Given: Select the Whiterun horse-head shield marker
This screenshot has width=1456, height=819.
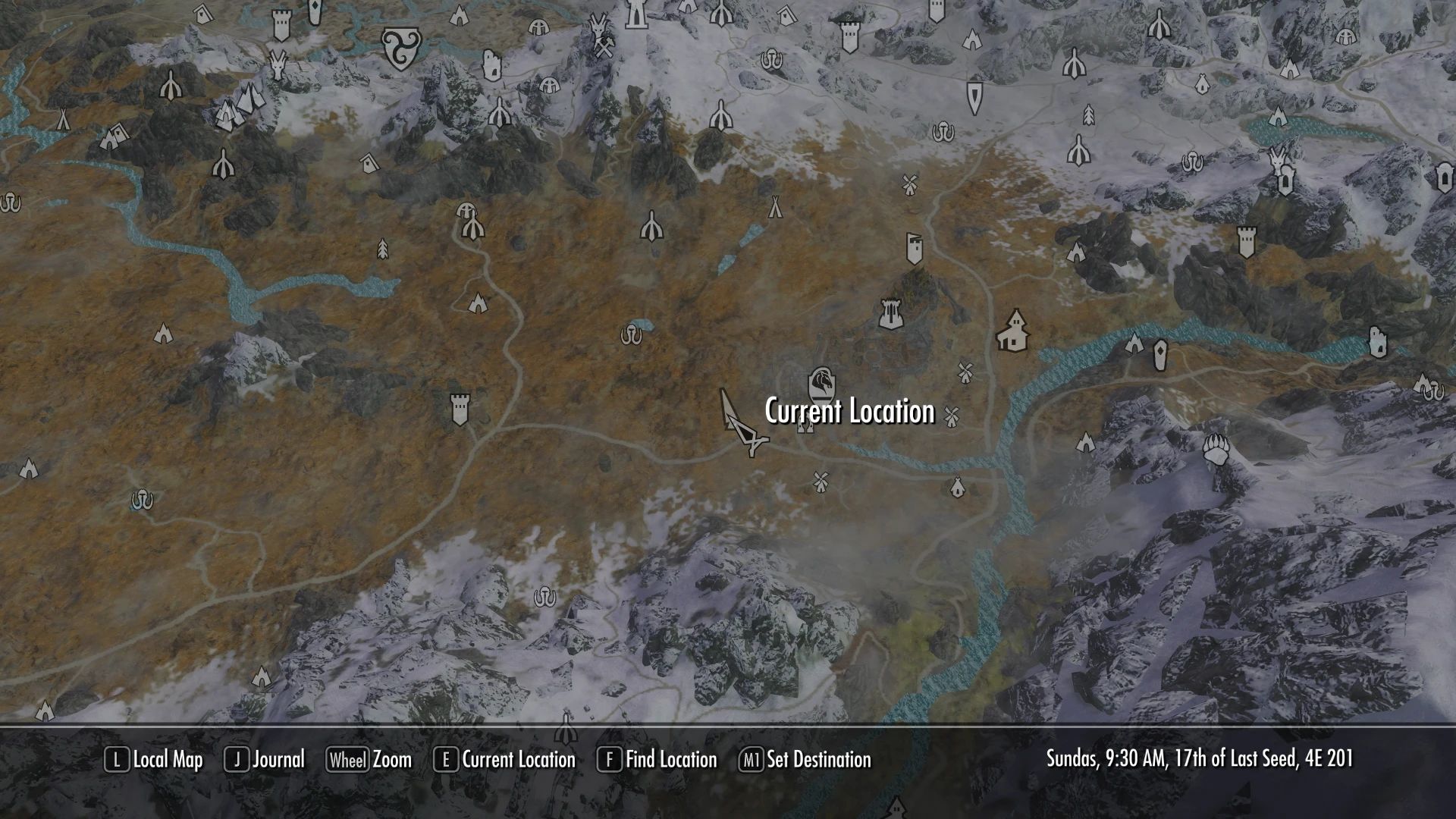Looking at the screenshot, I should click(821, 383).
